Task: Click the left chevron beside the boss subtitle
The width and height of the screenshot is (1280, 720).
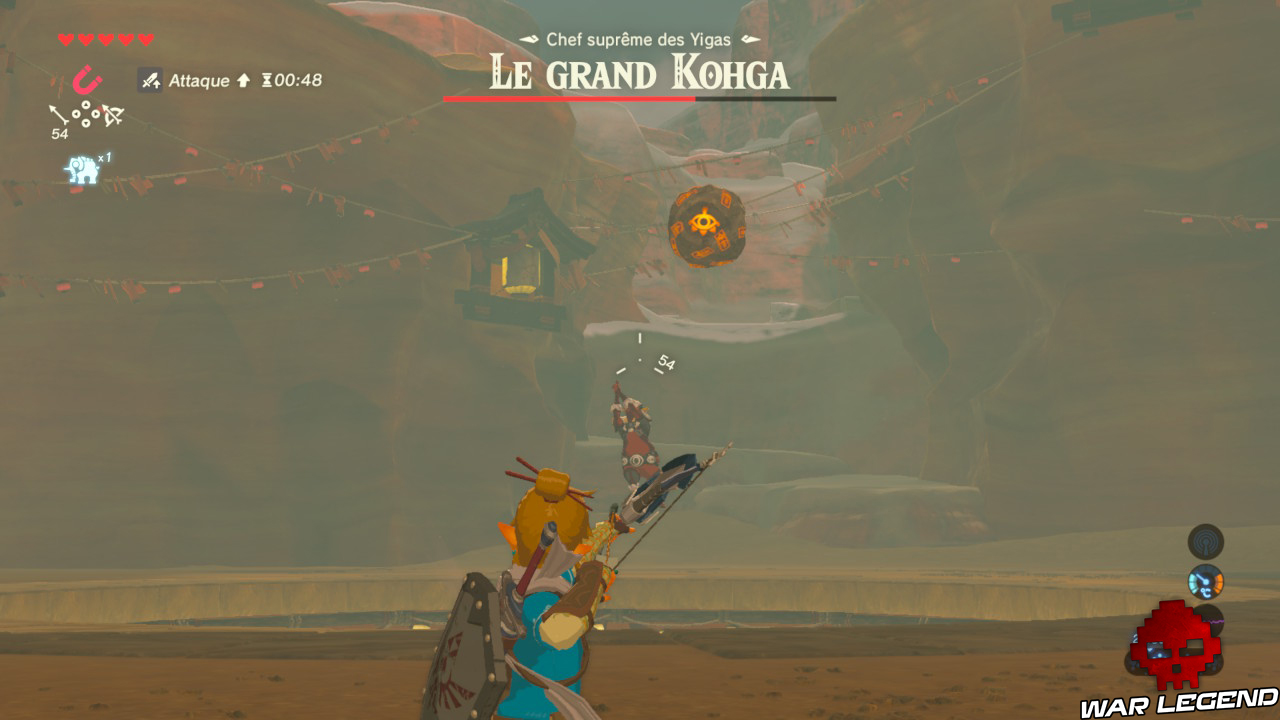Action: click(527, 37)
